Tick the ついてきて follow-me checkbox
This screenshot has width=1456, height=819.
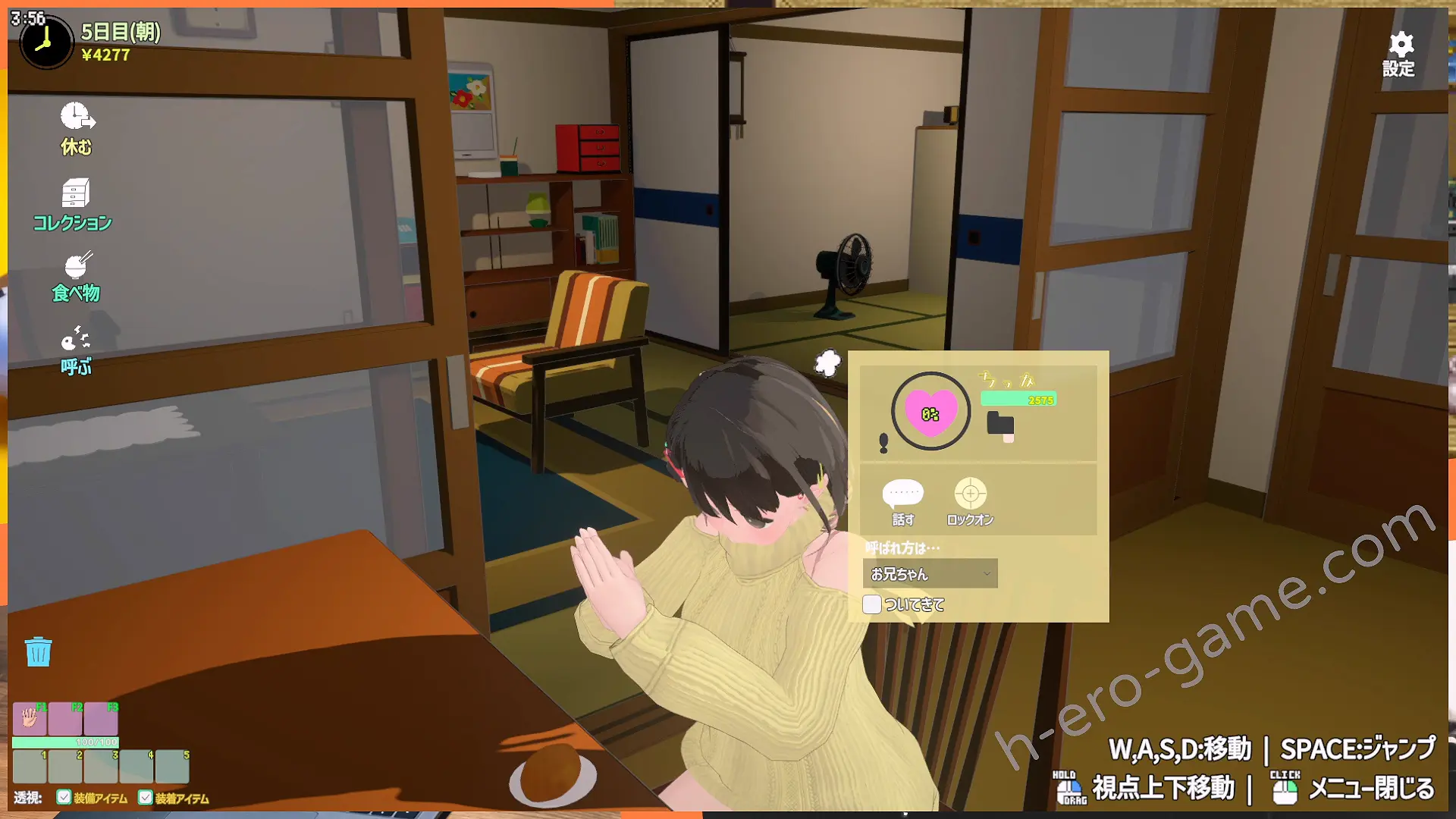pyautogui.click(x=872, y=604)
